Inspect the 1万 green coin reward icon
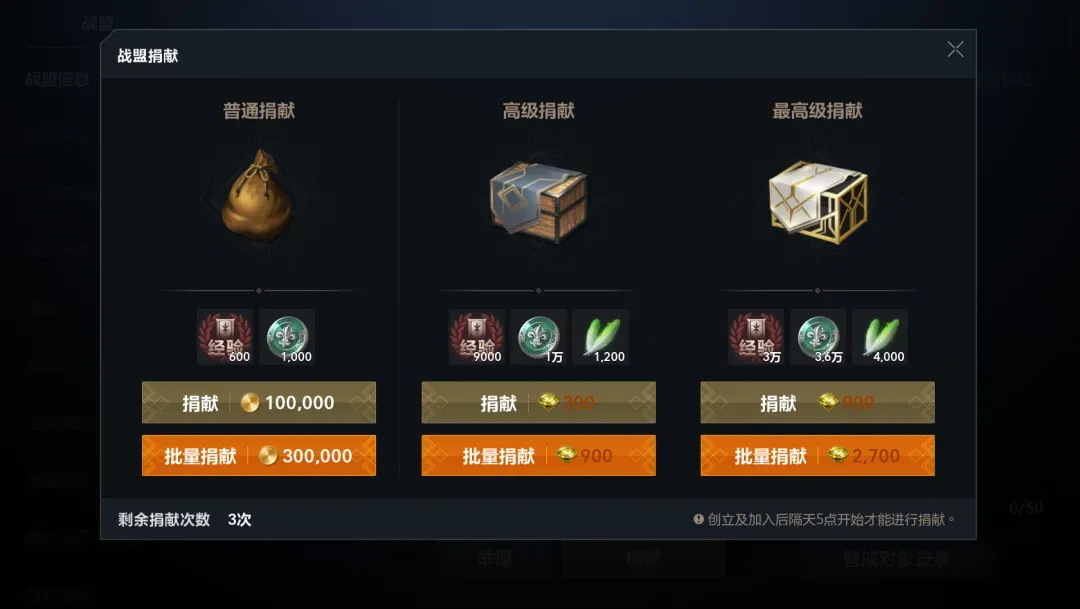The width and height of the screenshot is (1080, 609). pos(539,337)
